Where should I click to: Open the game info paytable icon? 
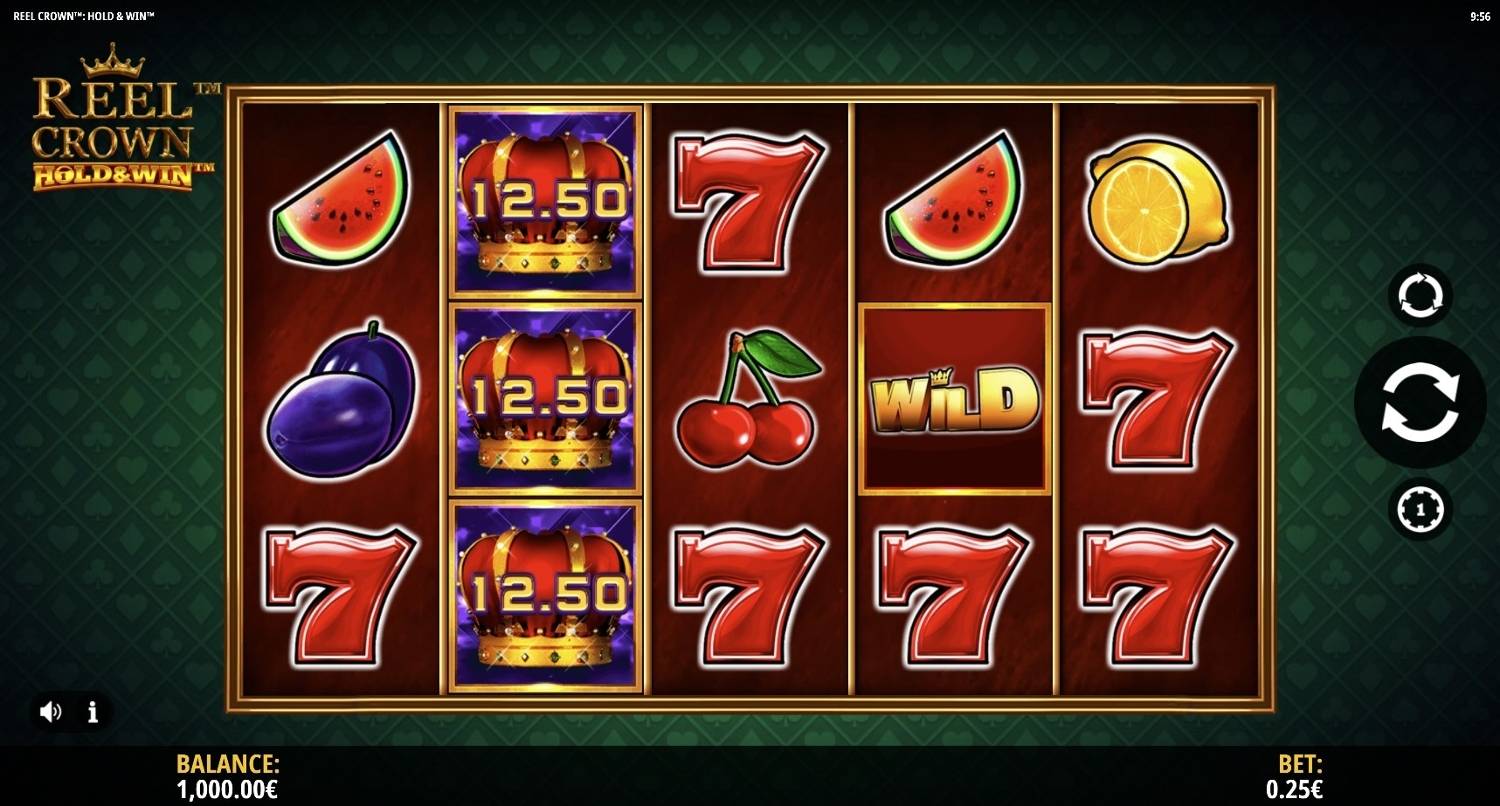(x=93, y=712)
